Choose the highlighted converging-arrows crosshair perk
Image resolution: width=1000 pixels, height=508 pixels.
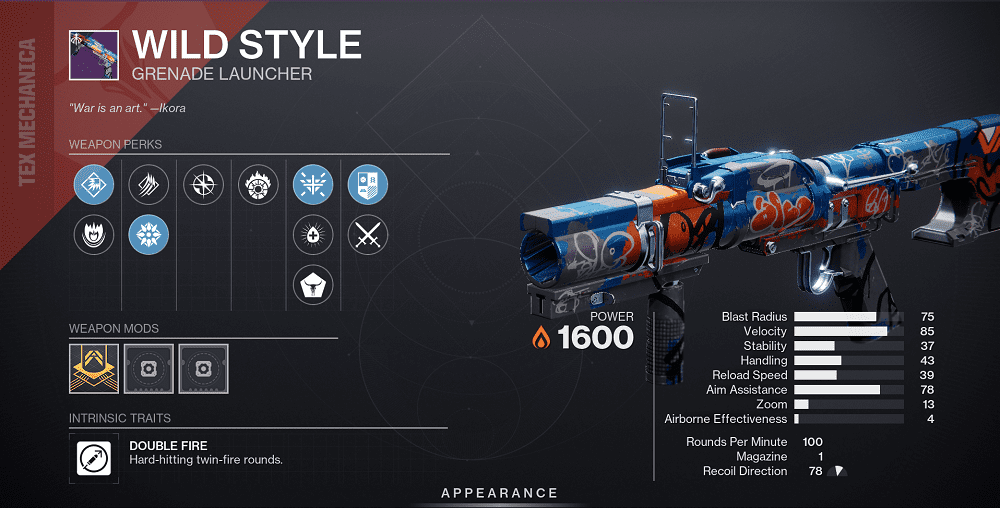tap(313, 185)
